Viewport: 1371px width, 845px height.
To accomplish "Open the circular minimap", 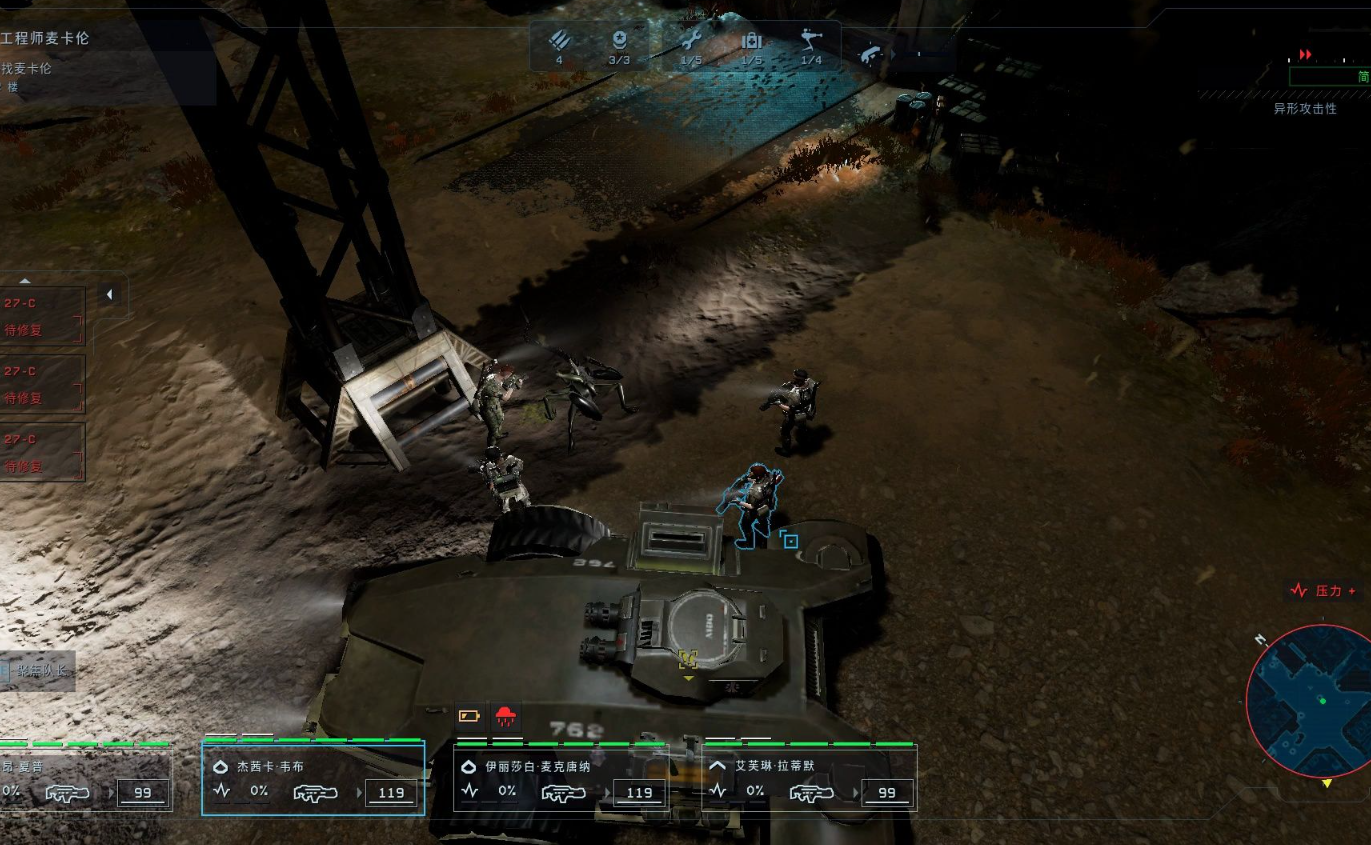I will pos(1309,700).
